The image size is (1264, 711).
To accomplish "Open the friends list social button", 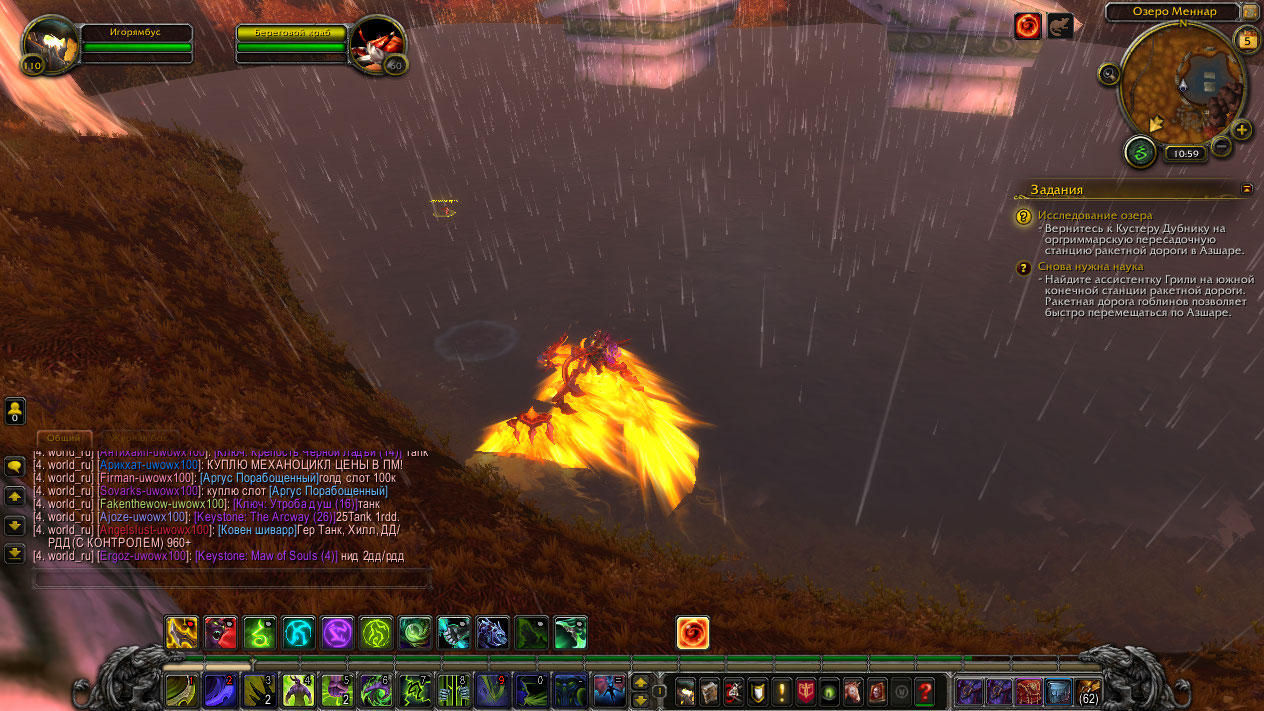I will tap(15, 410).
